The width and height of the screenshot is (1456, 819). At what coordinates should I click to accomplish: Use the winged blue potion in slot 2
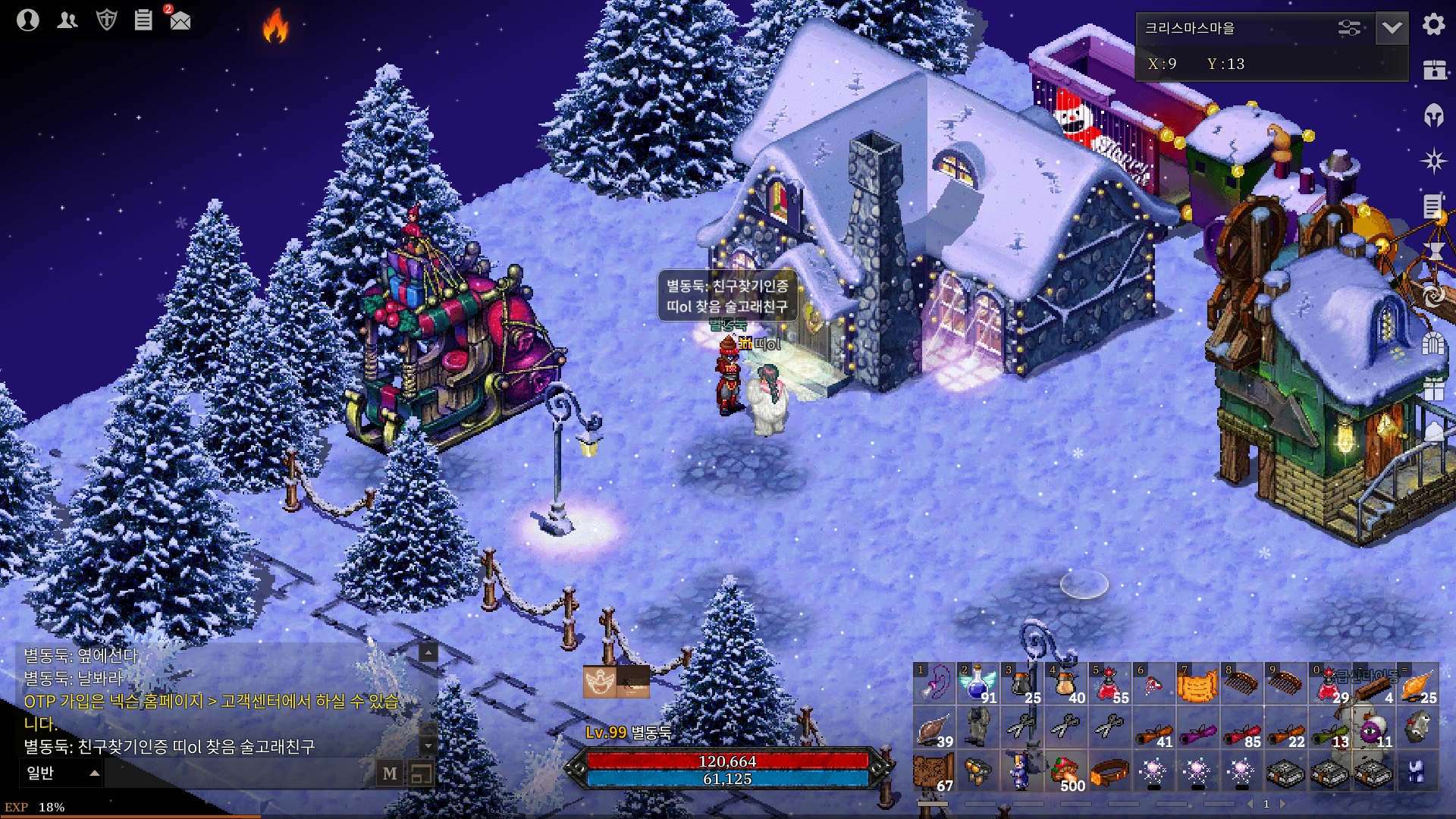click(977, 684)
